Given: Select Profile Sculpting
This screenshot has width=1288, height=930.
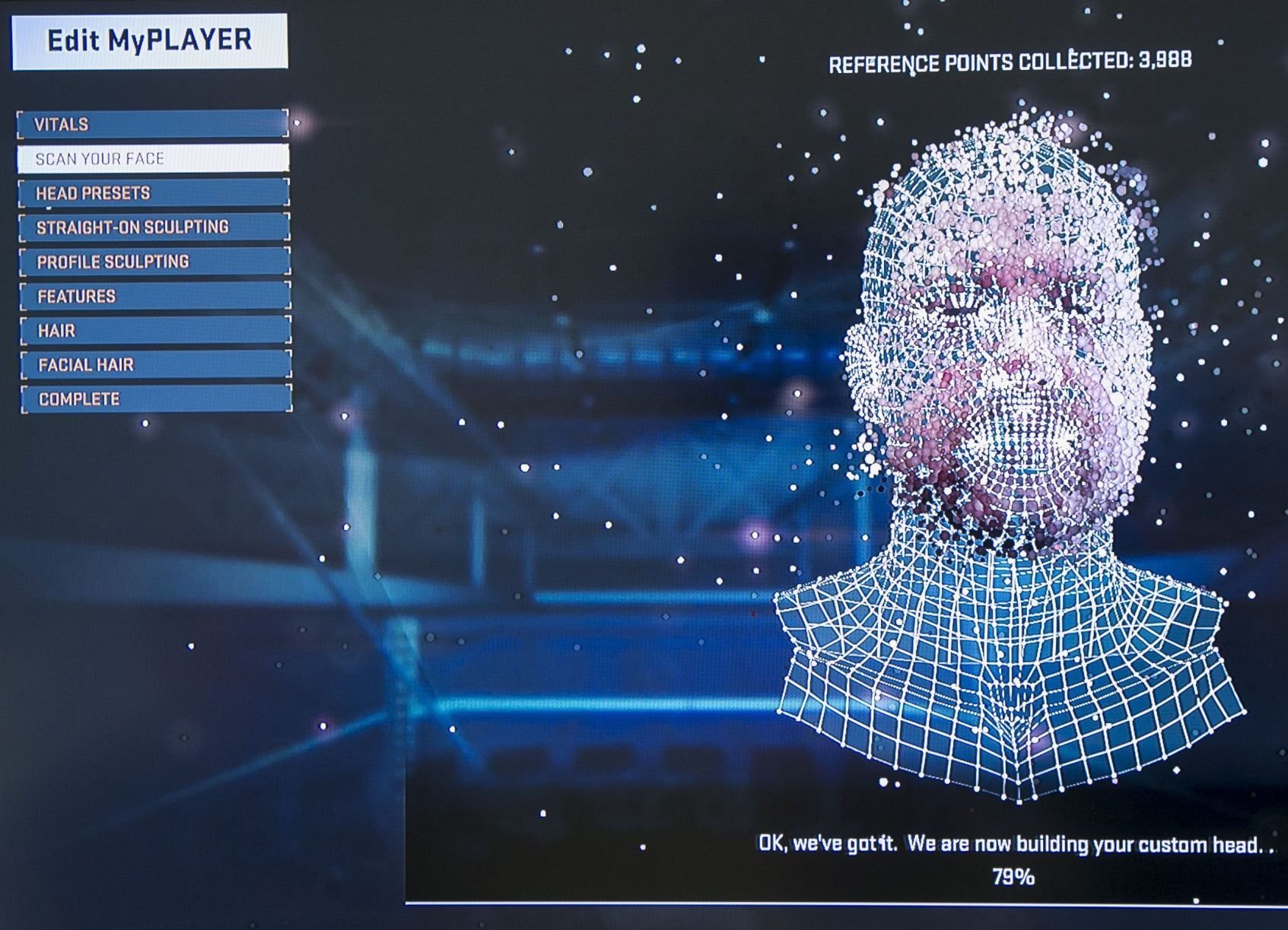Looking at the screenshot, I should coord(152,261).
